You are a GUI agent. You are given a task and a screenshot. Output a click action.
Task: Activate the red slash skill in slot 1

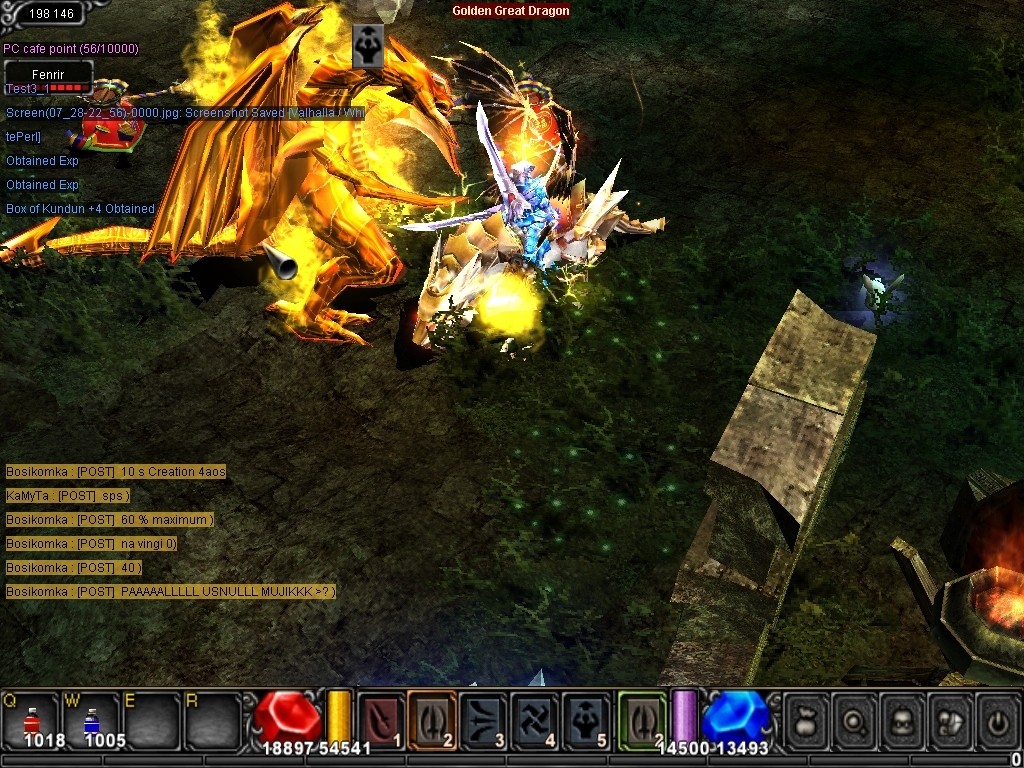point(381,718)
